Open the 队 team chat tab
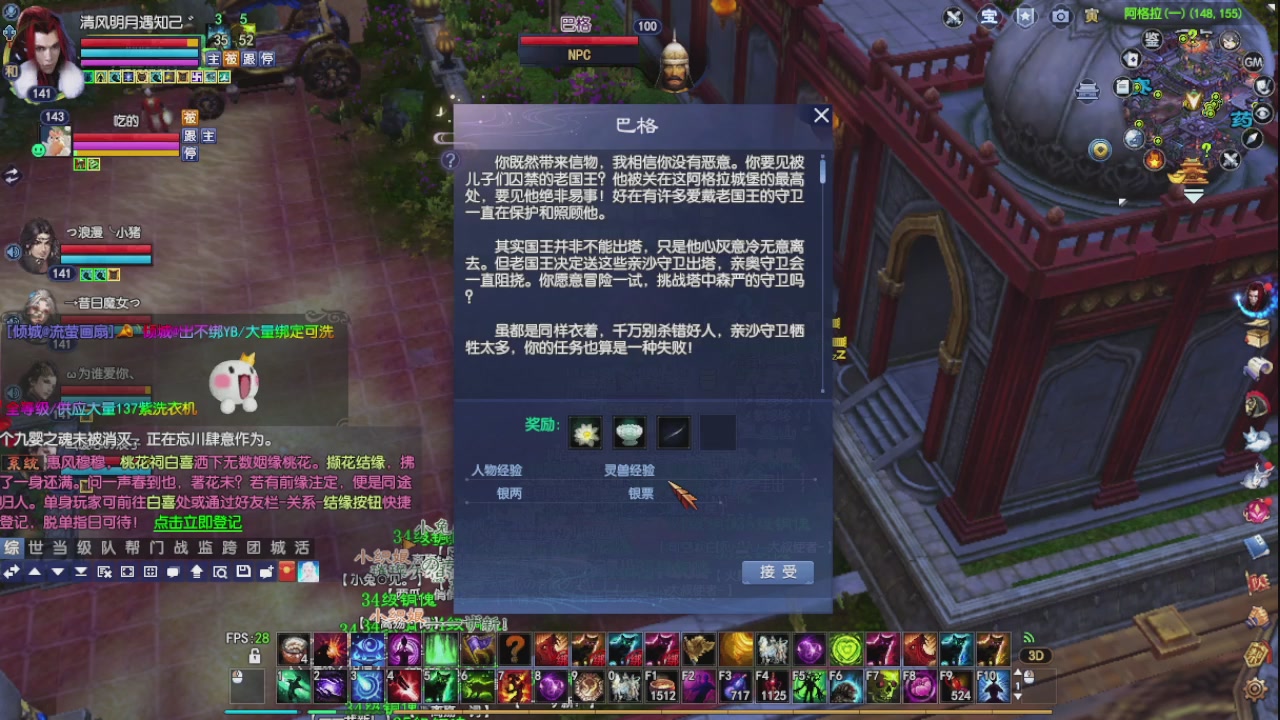Screen dimensions: 1280x720 tap(107, 547)
